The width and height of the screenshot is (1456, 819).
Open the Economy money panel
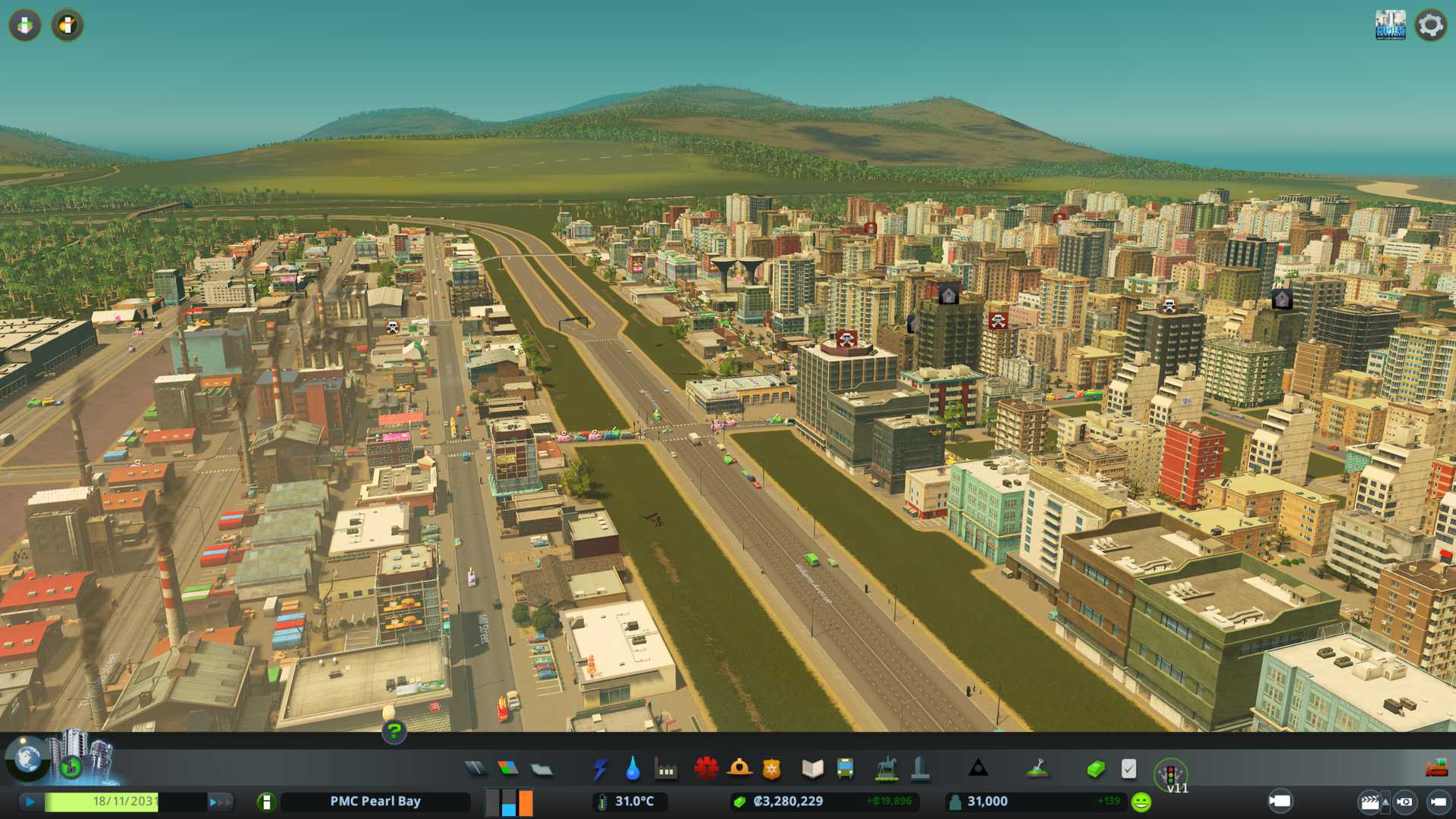pos(1095,769)
